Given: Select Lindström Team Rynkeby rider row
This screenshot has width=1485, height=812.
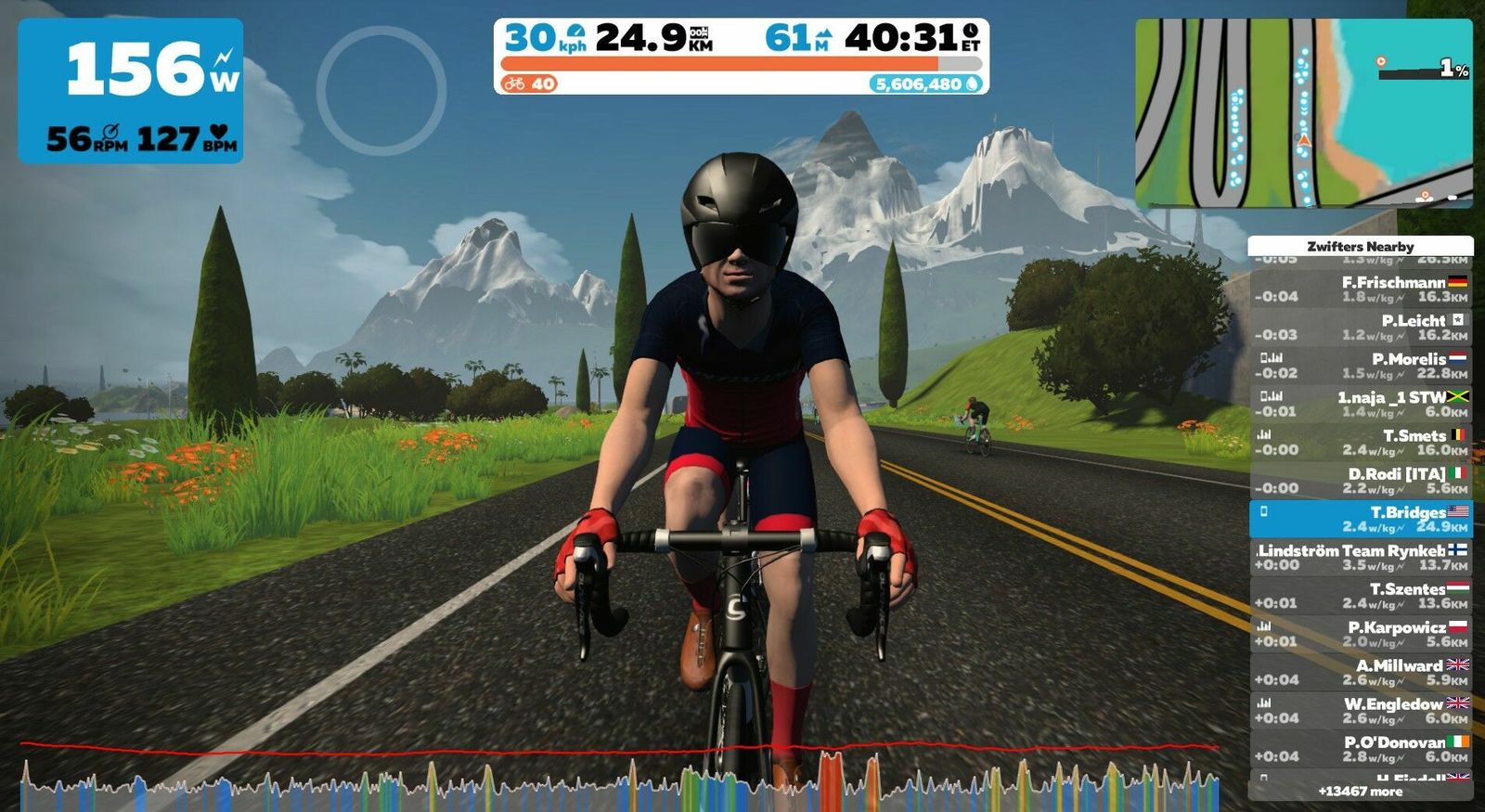Looking at the screenshot, I should coord(1361,557).
